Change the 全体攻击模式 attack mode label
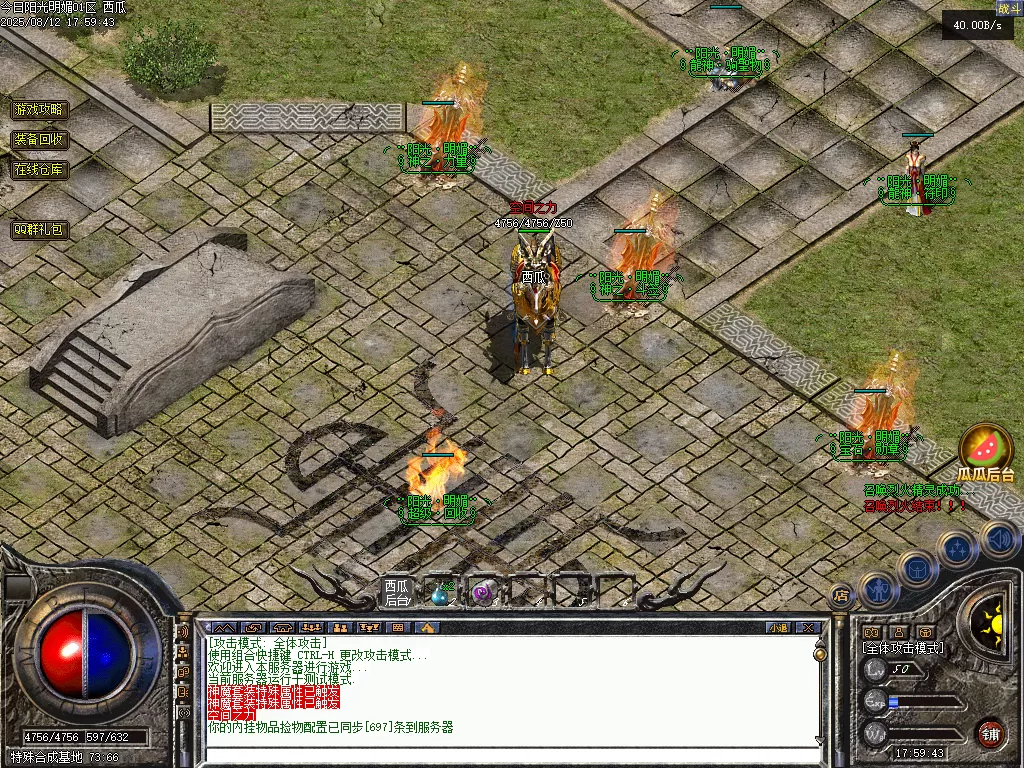The height and width of the screenshot is (768, 1024). coord(902,648)
